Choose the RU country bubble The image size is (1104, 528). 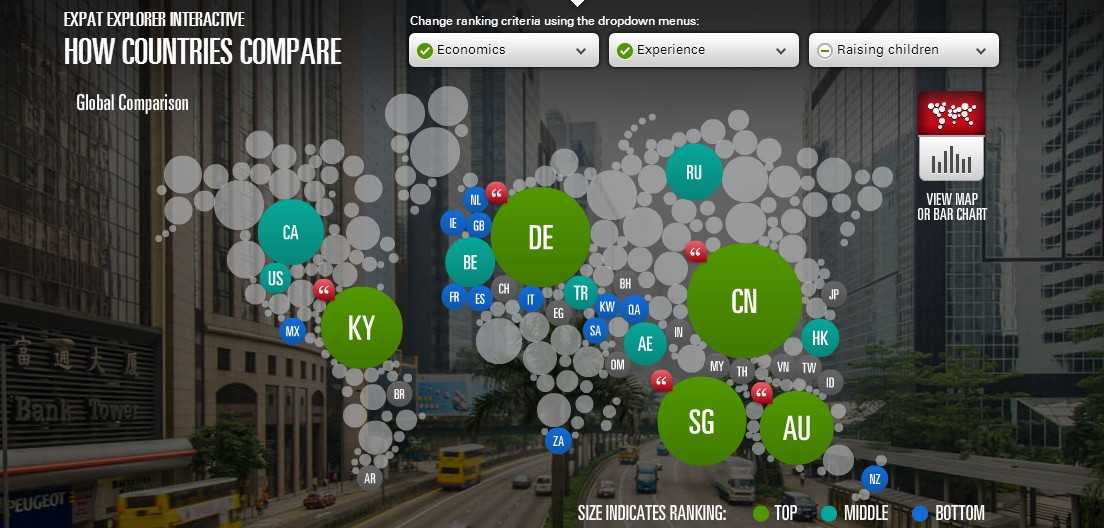pos(694,172)
